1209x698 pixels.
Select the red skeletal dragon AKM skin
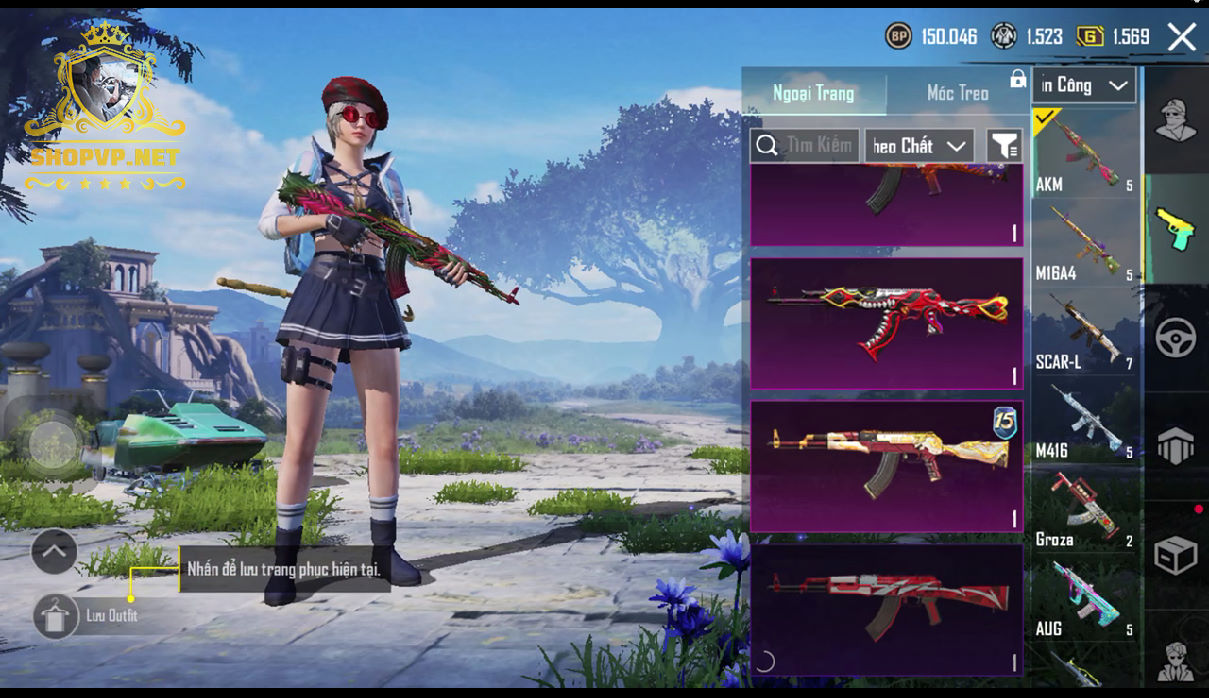886,323
